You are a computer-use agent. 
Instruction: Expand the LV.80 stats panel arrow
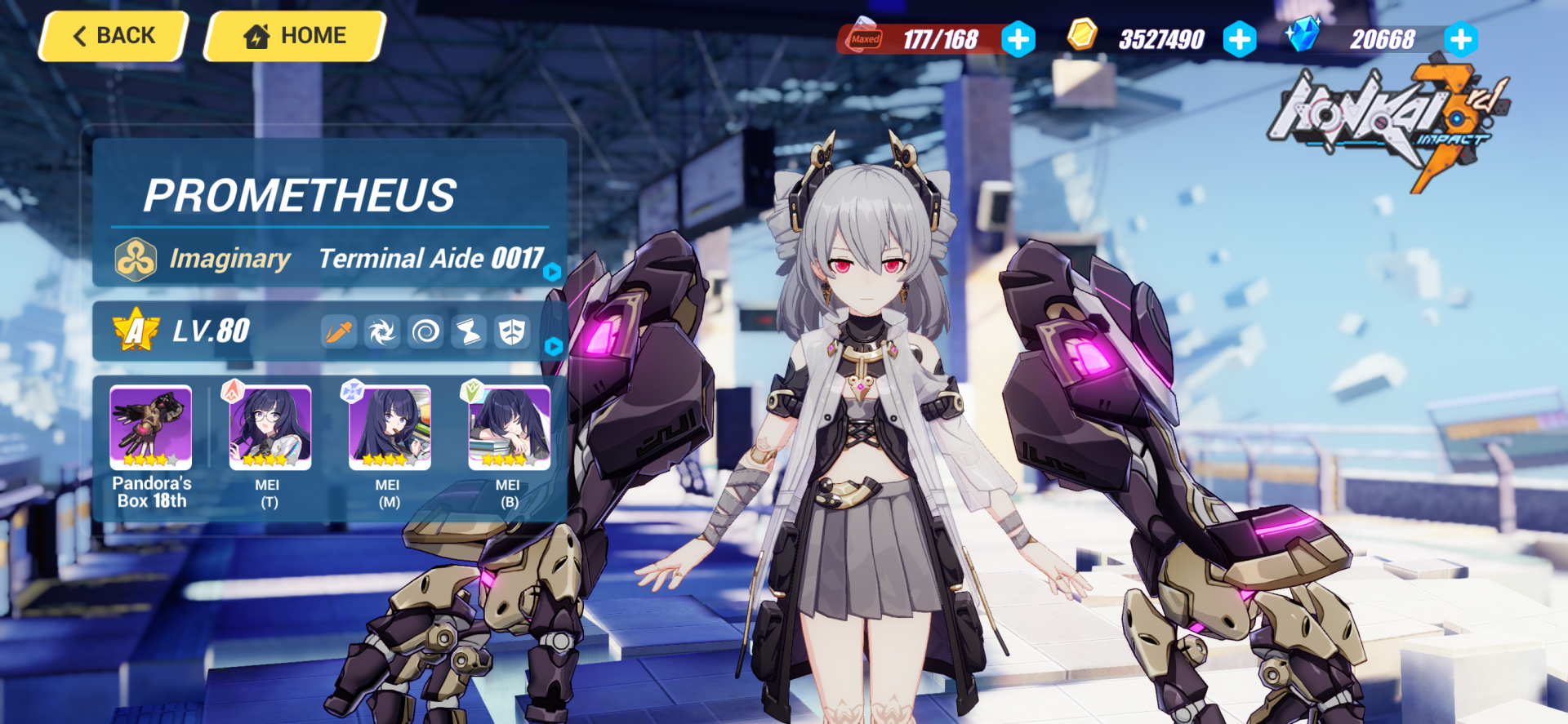click(x=554, y=346)
